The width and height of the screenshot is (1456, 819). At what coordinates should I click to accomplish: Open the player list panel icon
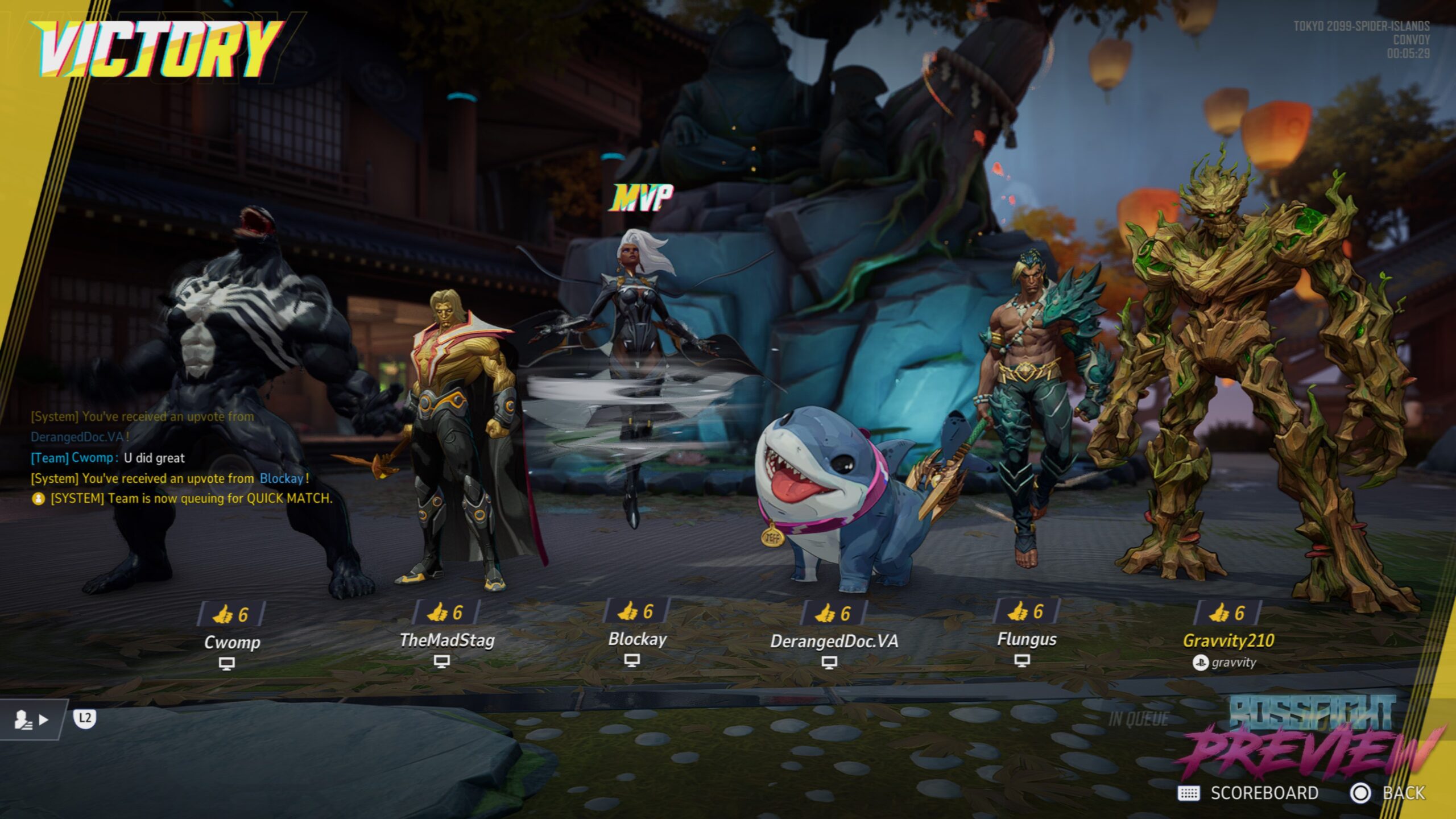(31, 719)
